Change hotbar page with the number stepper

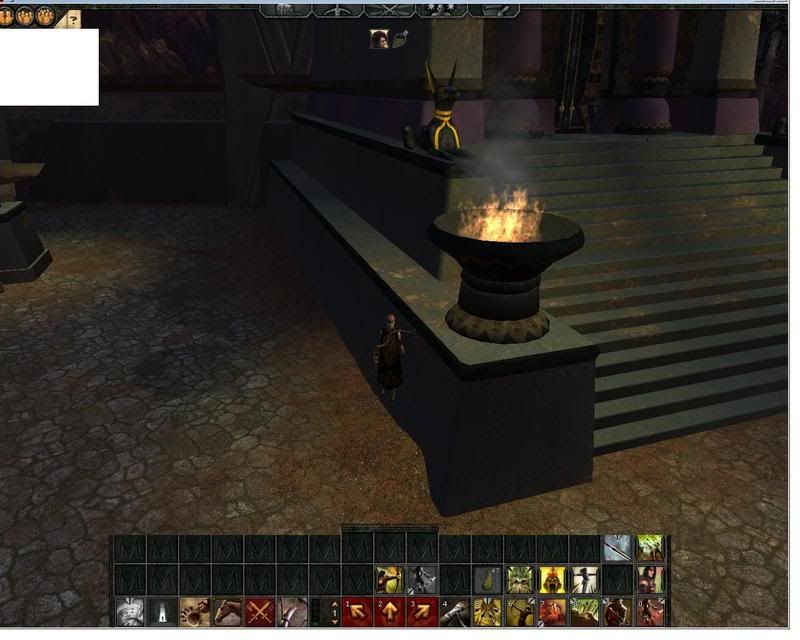334,611
